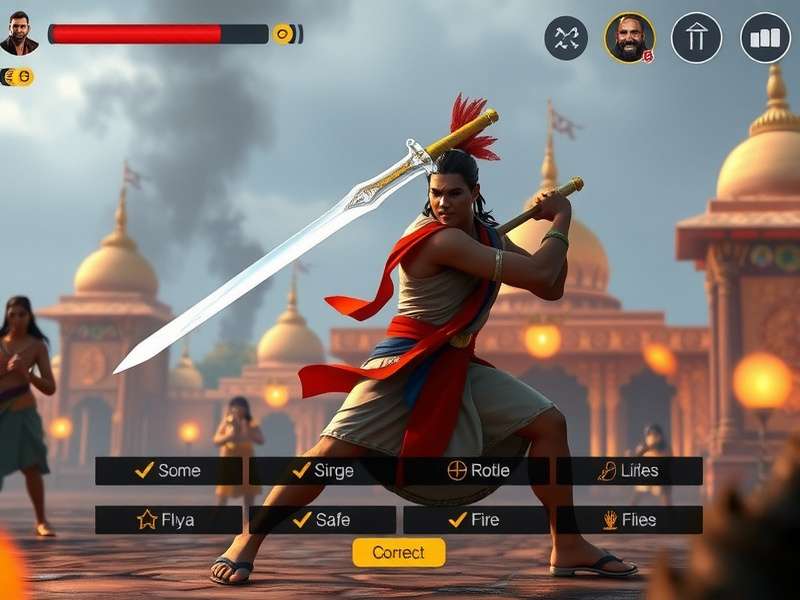Select the Lirles option

tap(629, 470)
